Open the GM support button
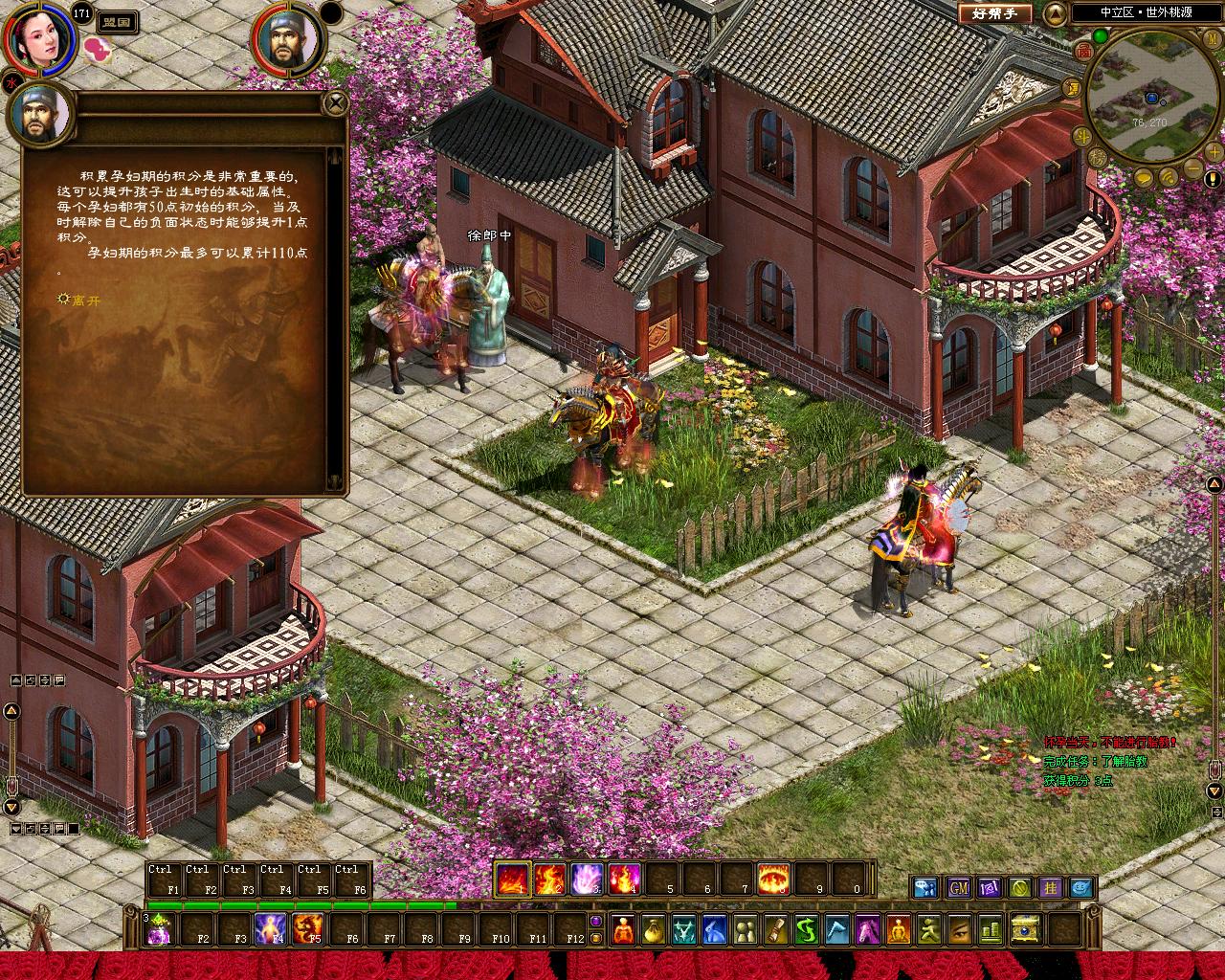This screenshot has width=1225, height=980. (x=958, y=887)
